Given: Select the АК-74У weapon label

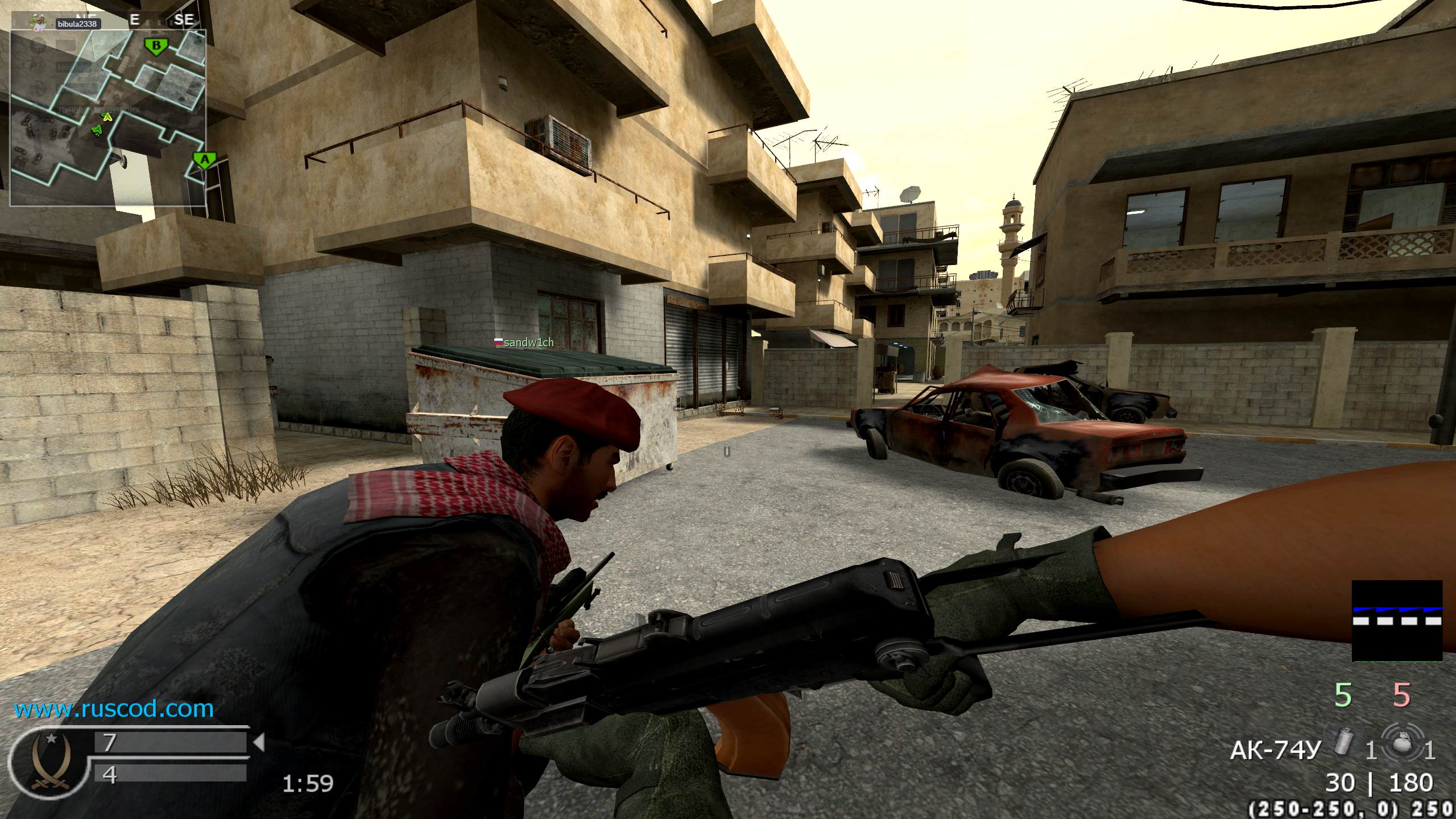Looking at the screenshot, I should (1274, 751).
